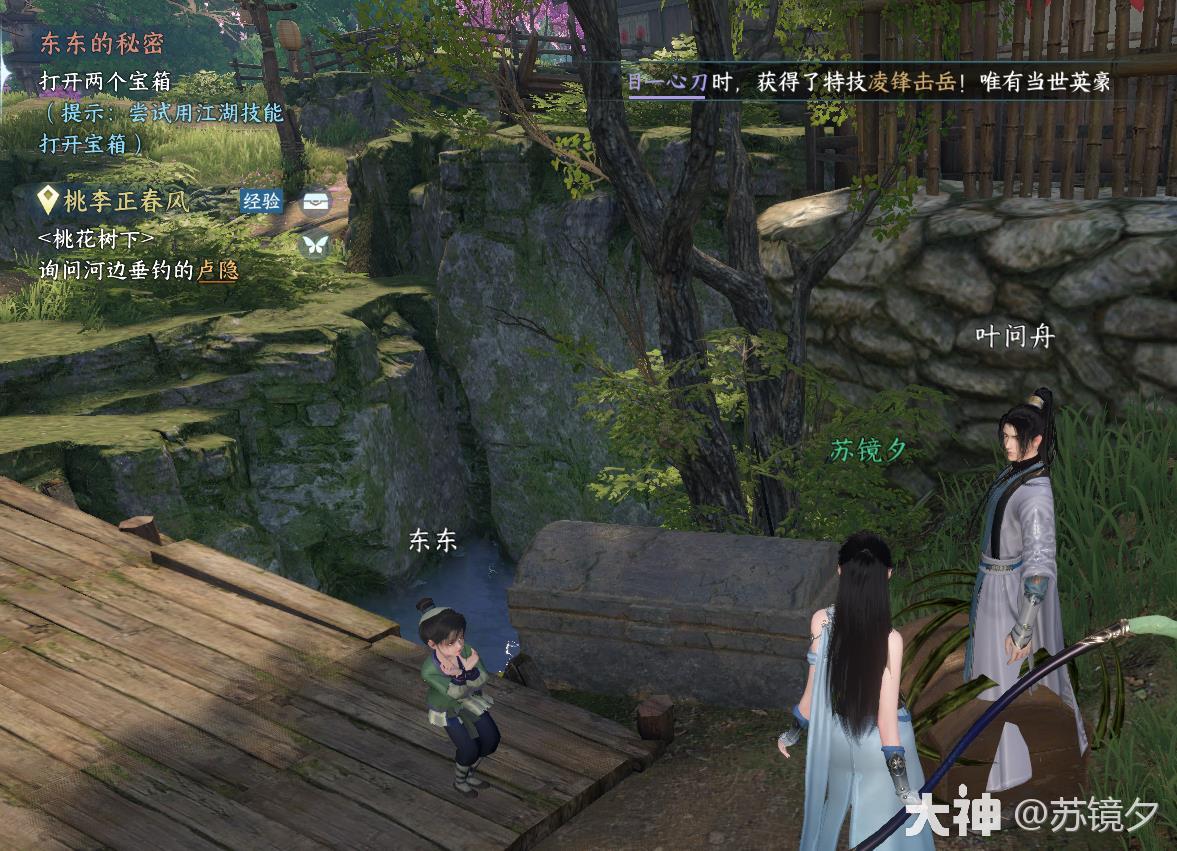
Task: Click the treasure chest reward icon
Action: [x=315, y=201]
